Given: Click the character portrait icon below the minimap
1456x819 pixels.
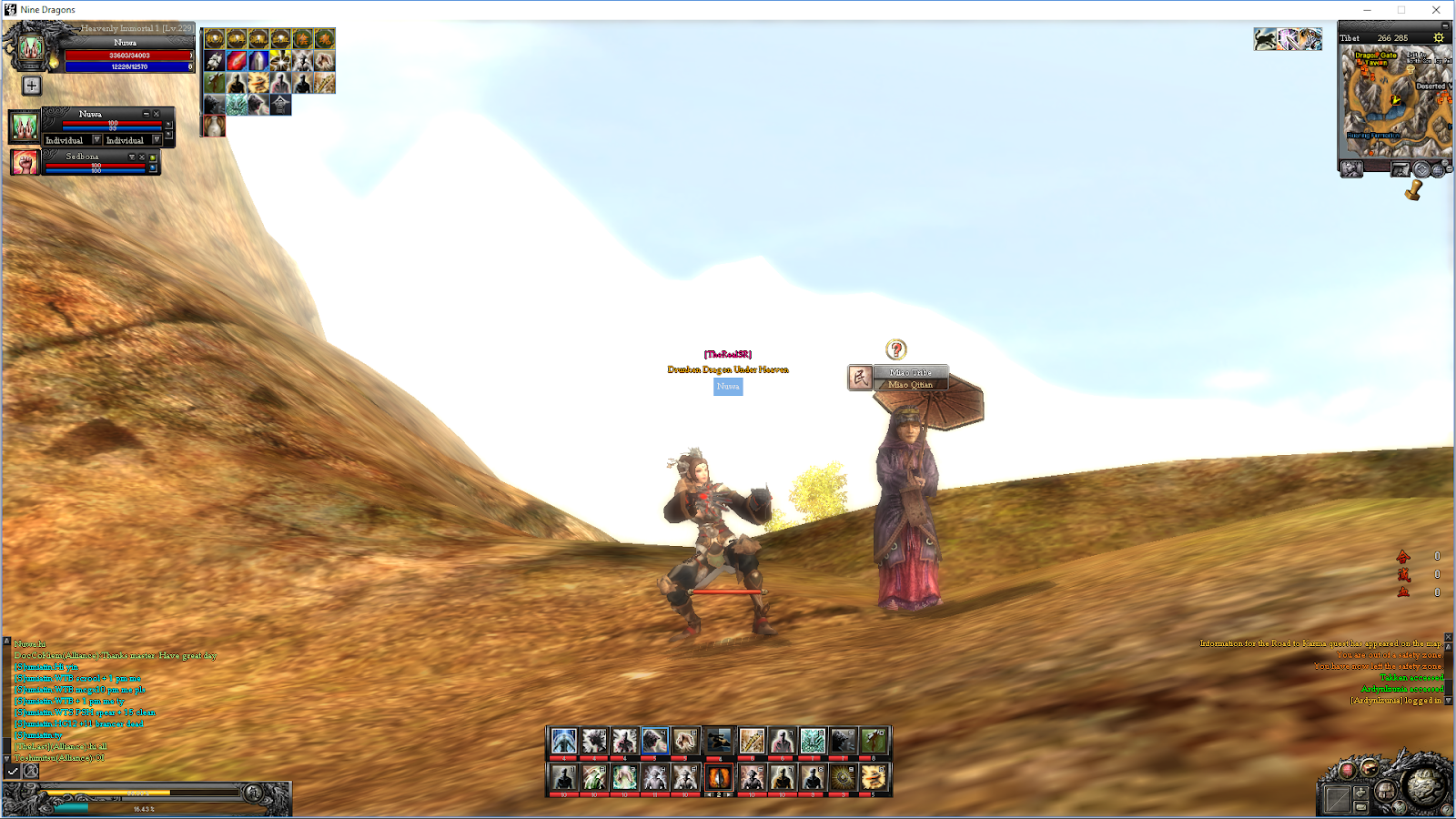Looking at the screenshot, I should pyautogui.click(x=1352, y=168).
